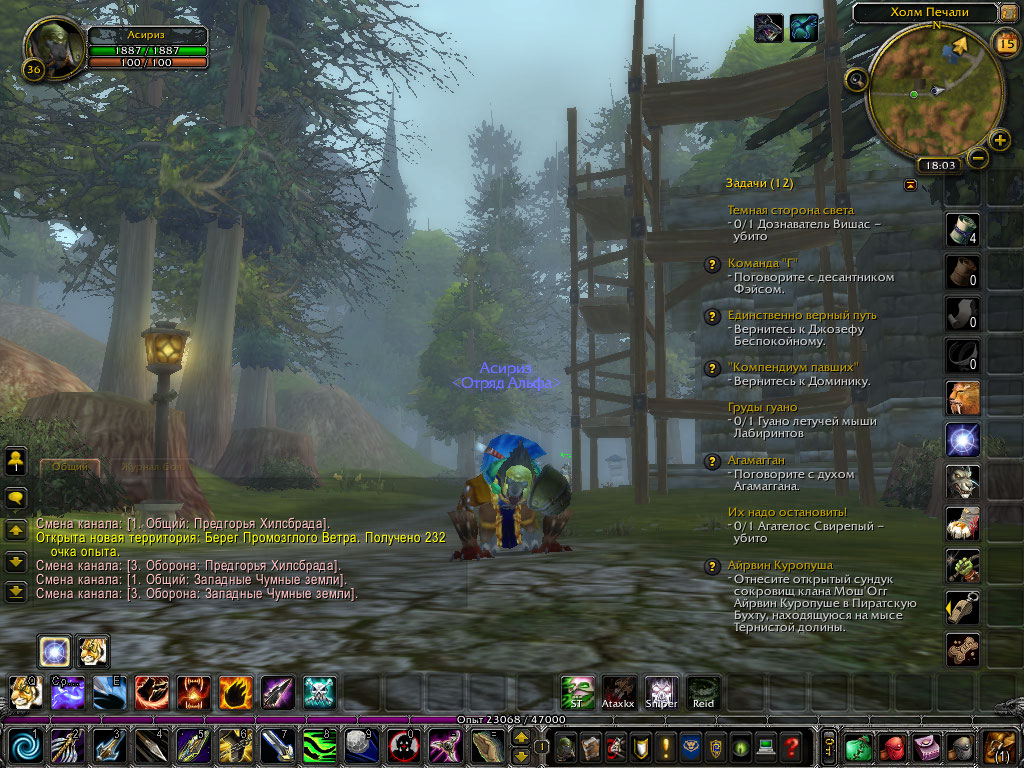Open the red question mark help button
The height and width of the screenshot is (768, 1024).
791,746
